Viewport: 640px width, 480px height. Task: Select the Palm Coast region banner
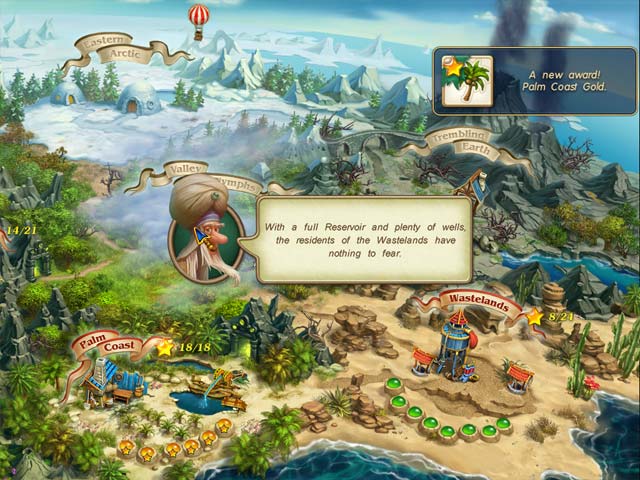click(x=108, y=346)
